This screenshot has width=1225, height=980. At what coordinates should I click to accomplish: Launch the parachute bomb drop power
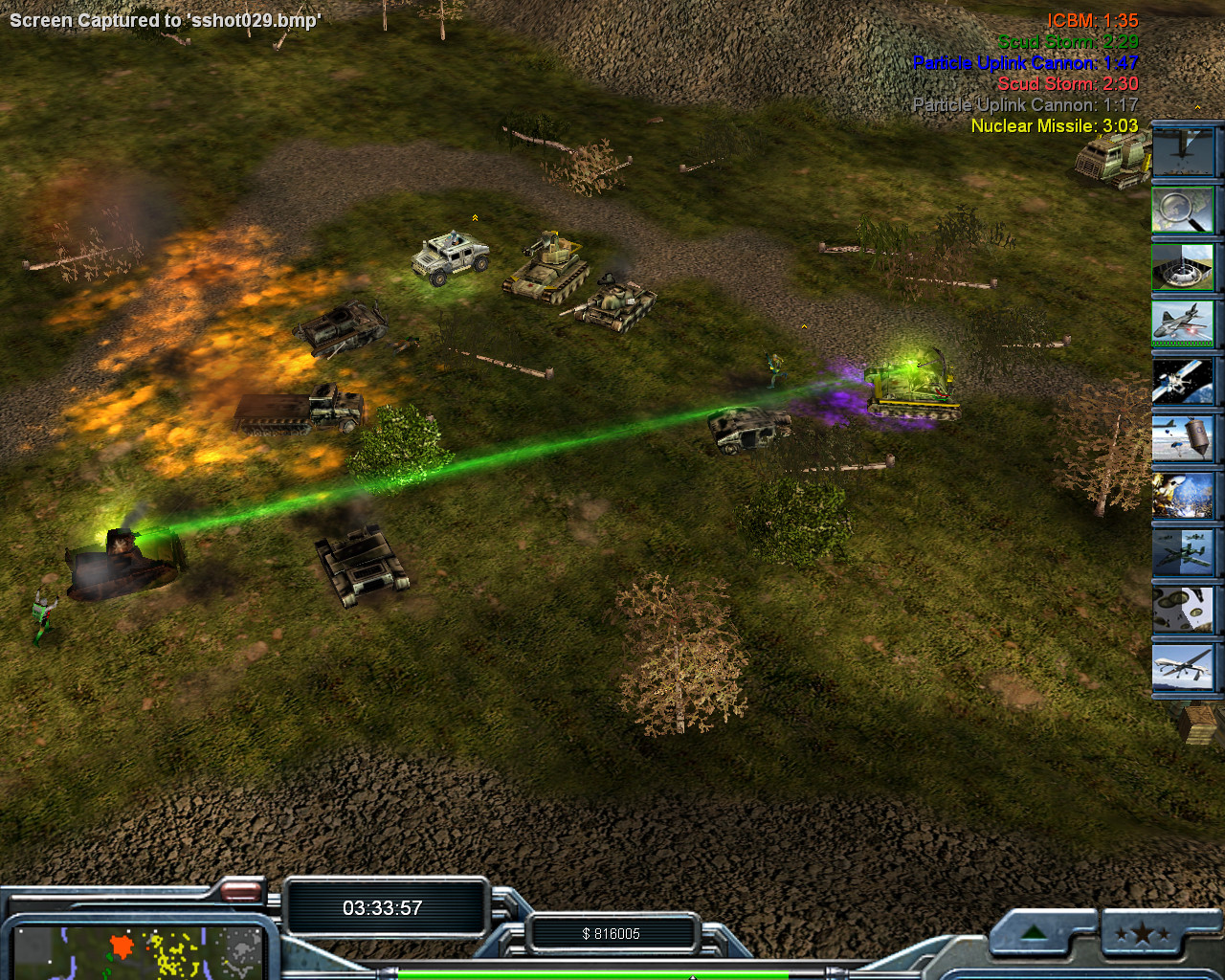click(x=1183, y=437)
